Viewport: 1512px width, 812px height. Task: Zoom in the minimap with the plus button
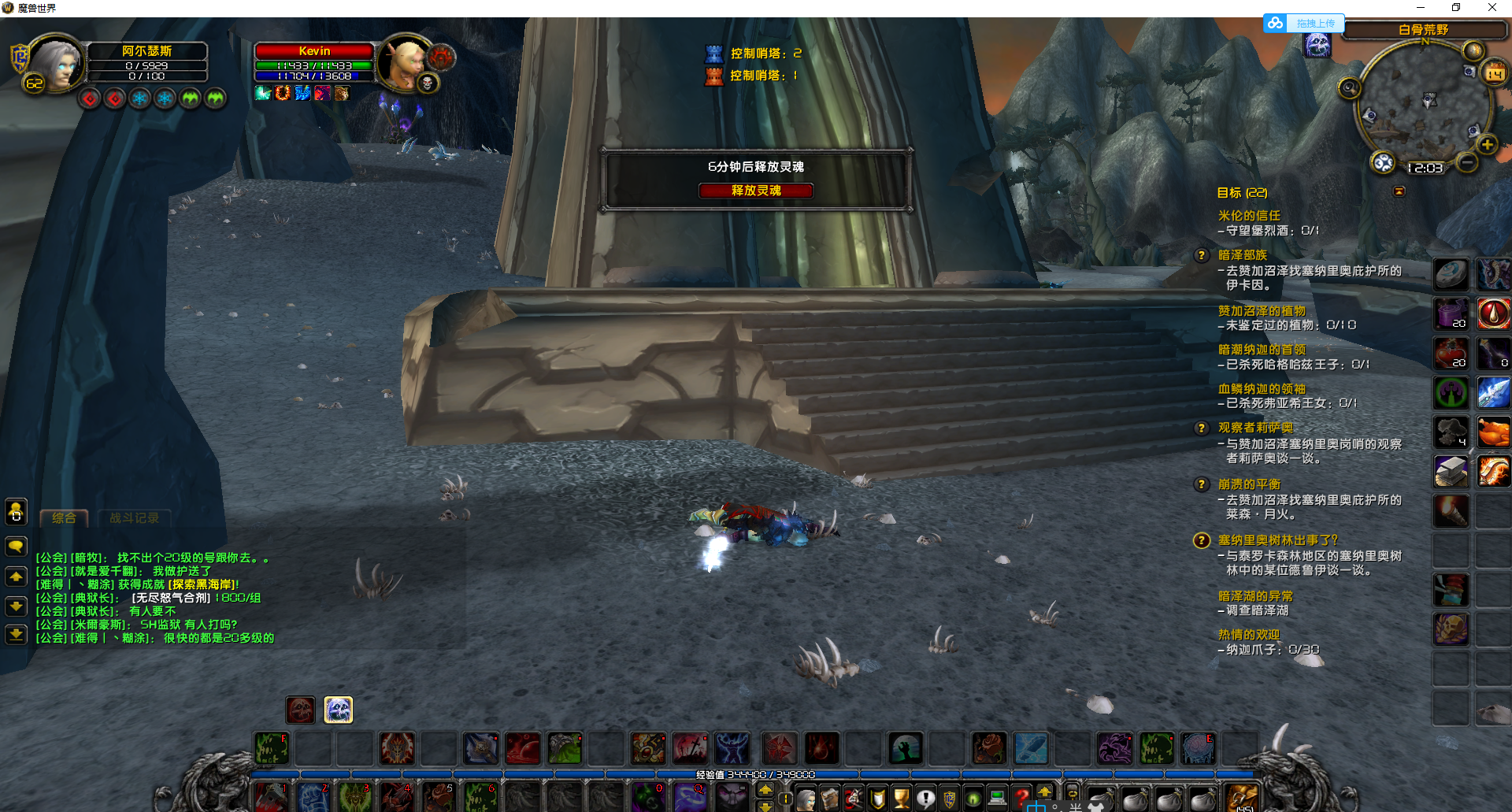click(x=1487, y=144)
